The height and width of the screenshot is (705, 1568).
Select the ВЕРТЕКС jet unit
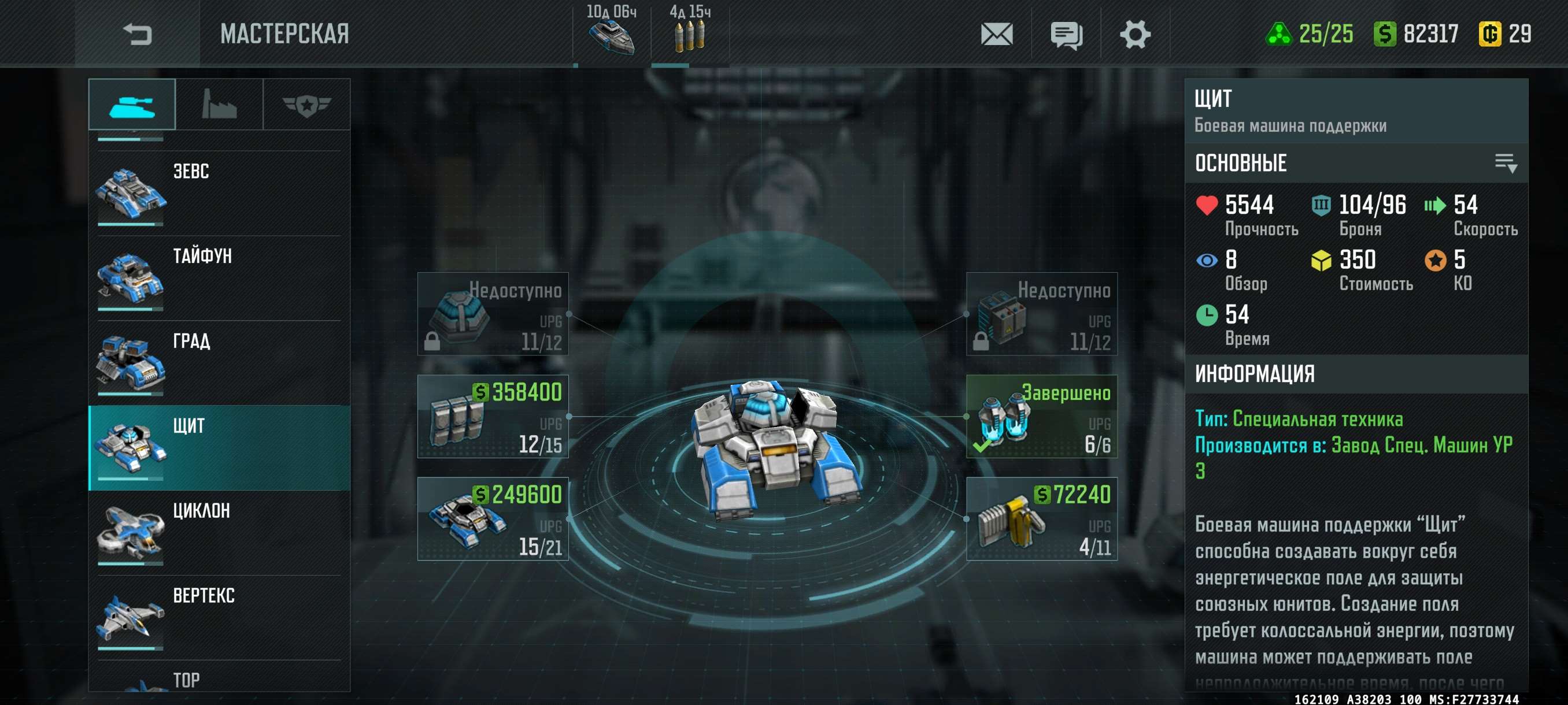tap(219, 618)
